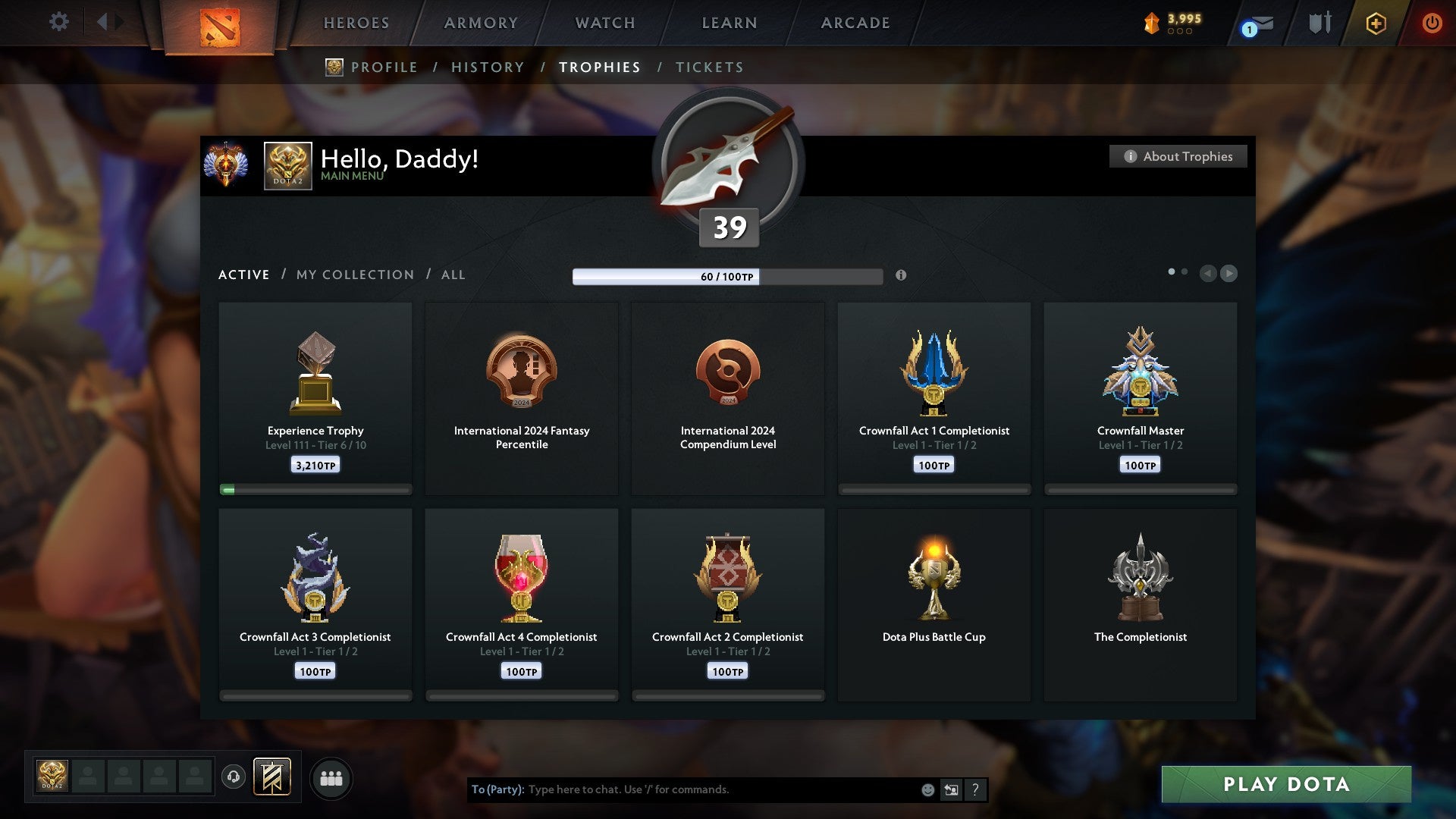
Task: Select the ALL filter view
Action: coord(452,275)
